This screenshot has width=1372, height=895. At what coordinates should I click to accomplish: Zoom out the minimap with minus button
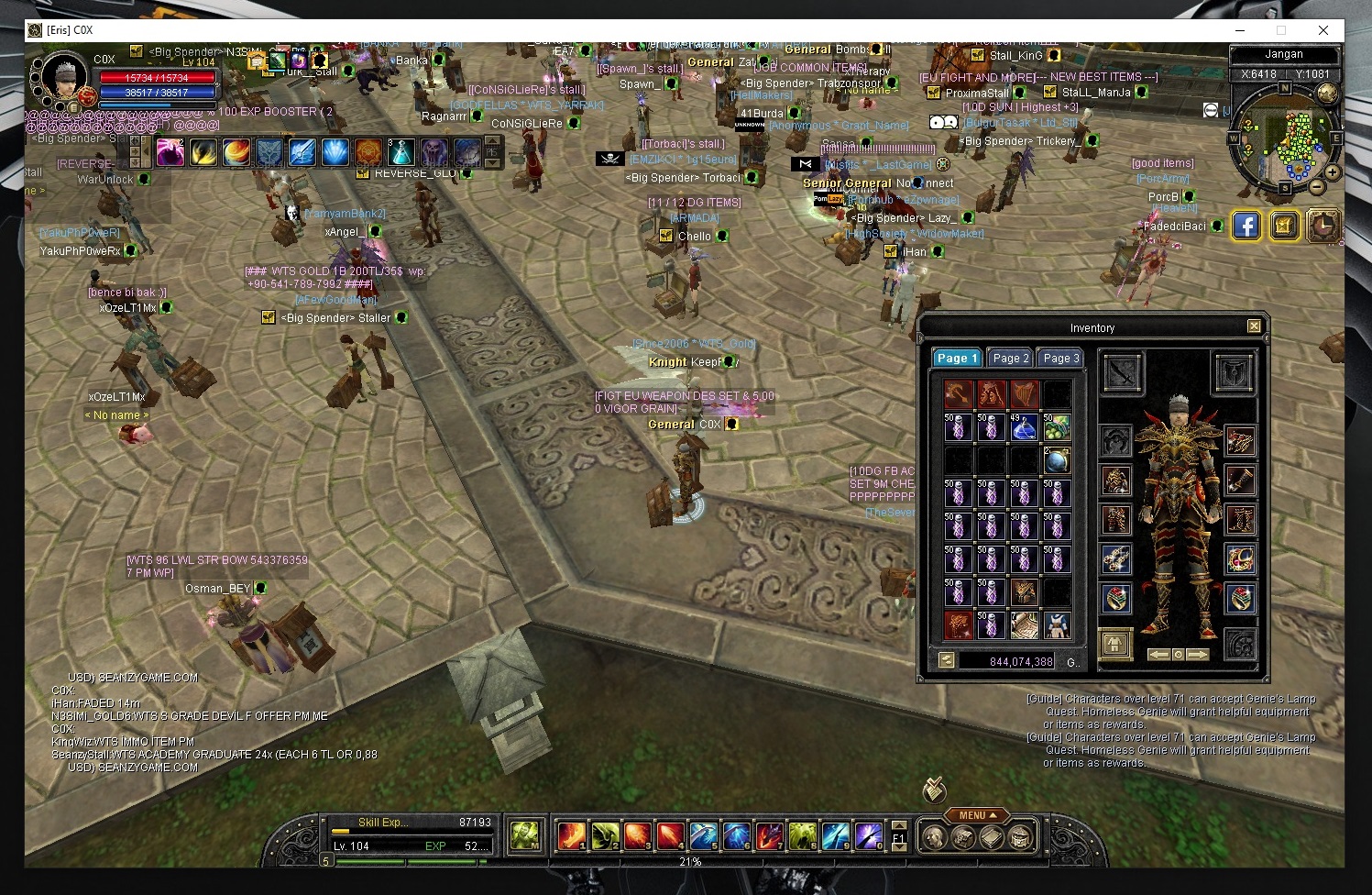(1317, 187)
